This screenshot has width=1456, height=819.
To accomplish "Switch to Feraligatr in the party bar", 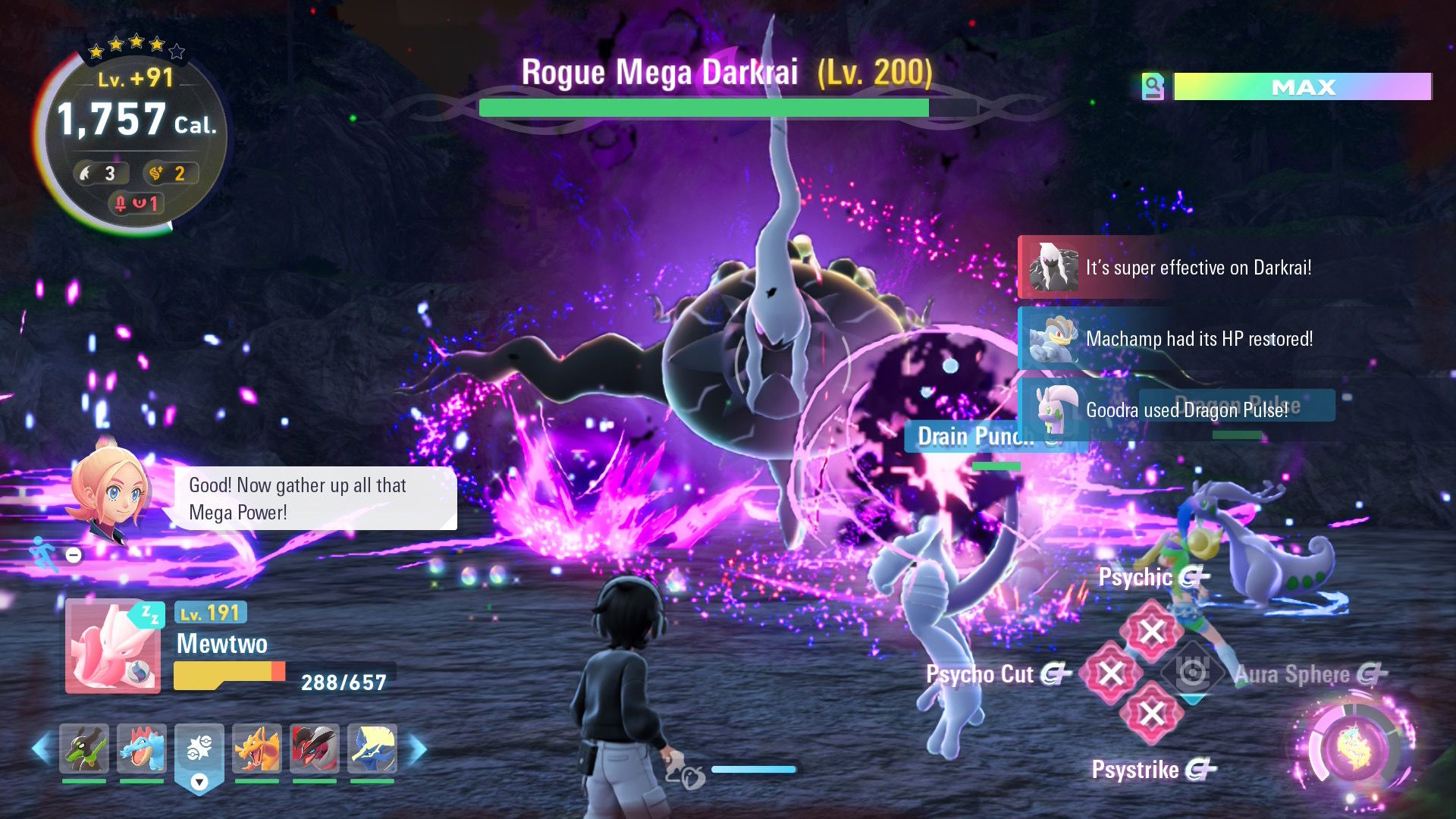I will click(142, 748).
